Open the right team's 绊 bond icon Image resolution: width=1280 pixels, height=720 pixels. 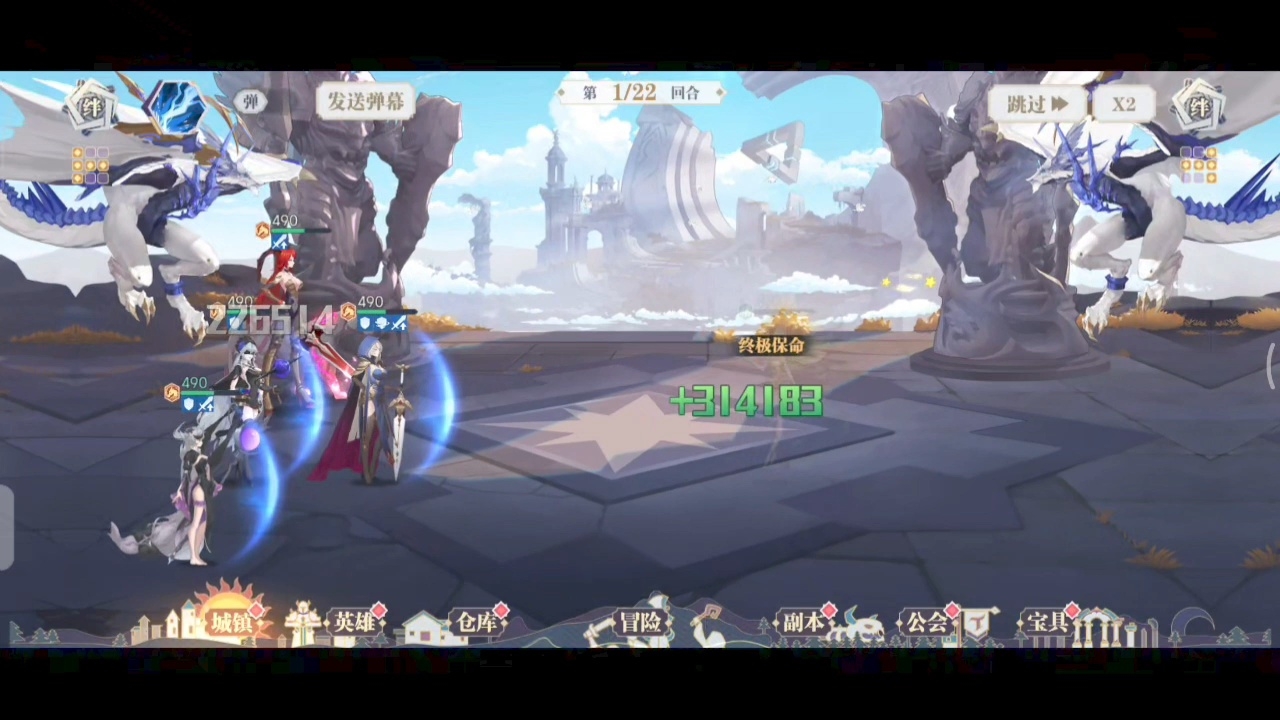pyautogui.click(x=1198, y=107)
